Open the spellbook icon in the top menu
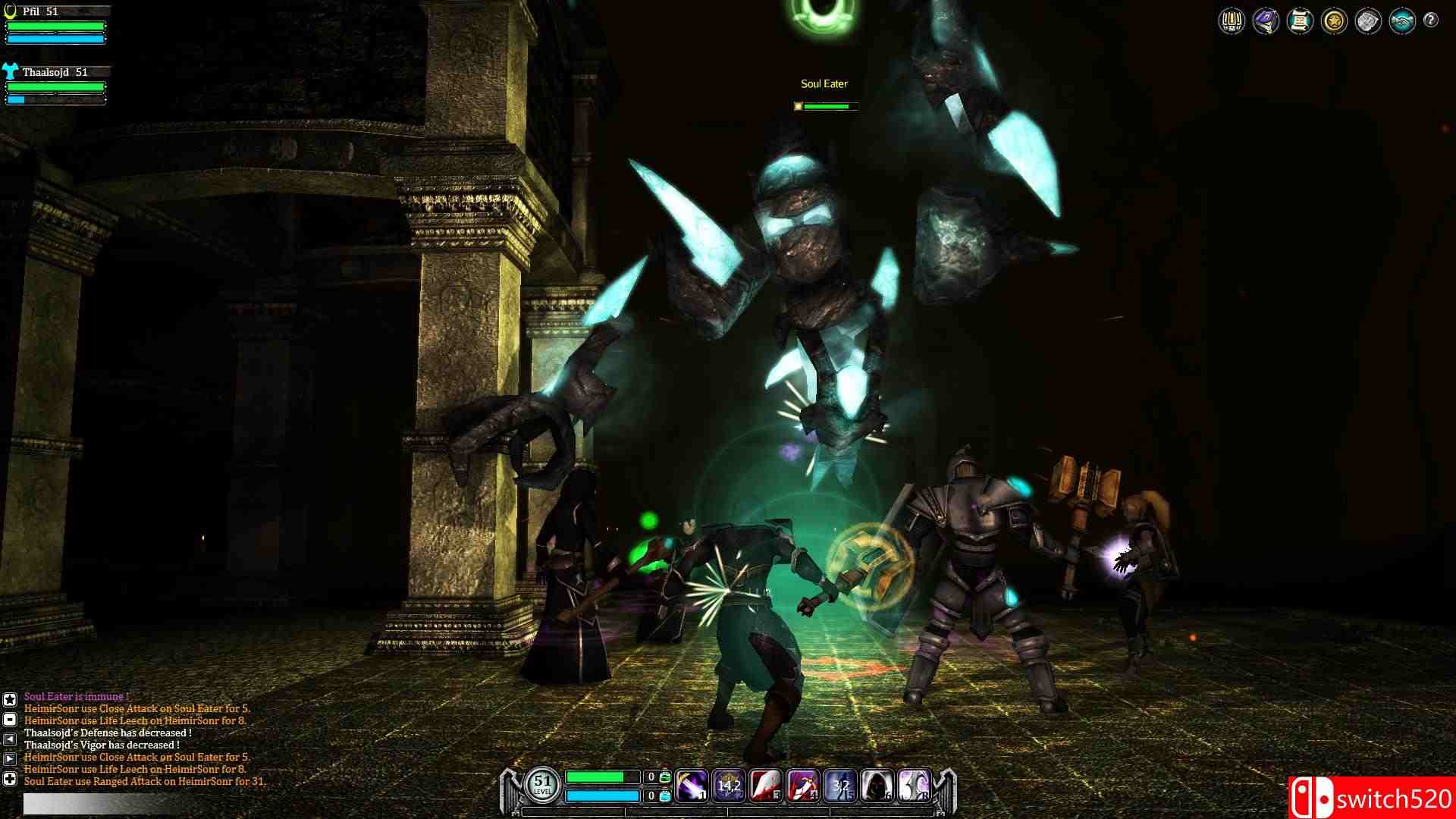Image resolution: width=1456 pixels, height=819 pixels. point(1232,21)
